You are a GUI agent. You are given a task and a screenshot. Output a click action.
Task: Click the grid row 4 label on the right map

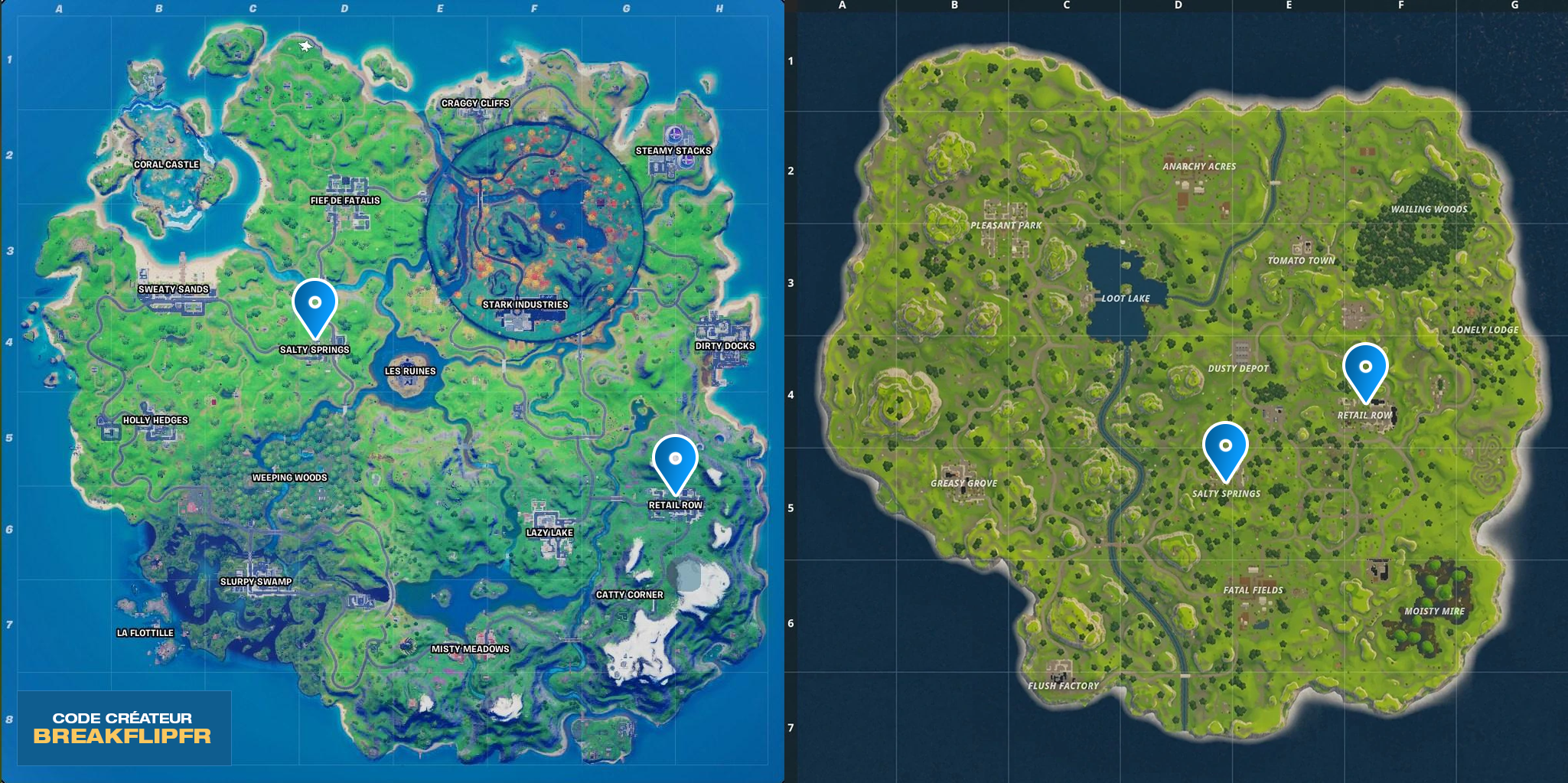[x=789, y=395]
